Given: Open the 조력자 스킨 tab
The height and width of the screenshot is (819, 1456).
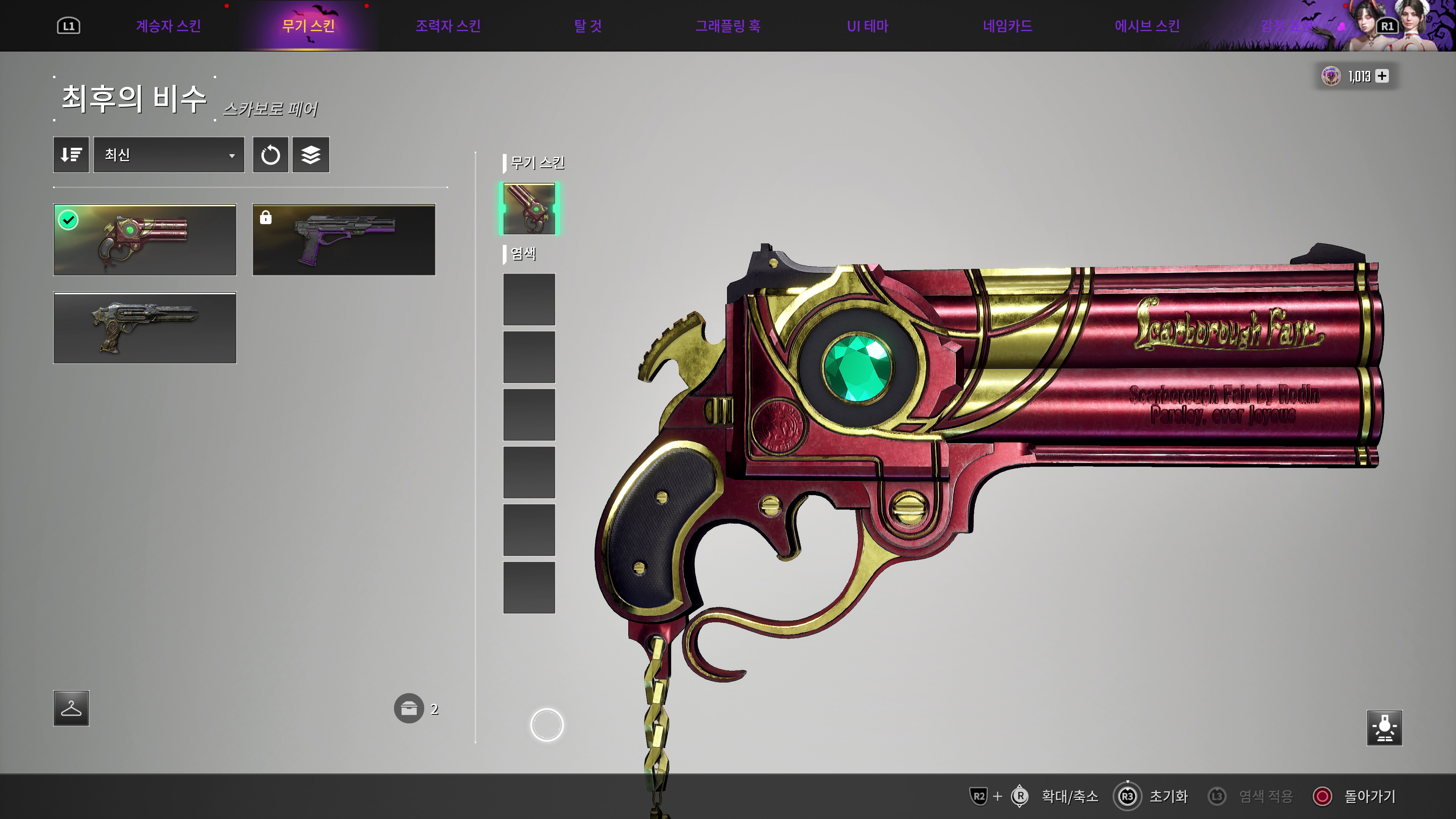Looking at the screenshot, I should 448,26.
